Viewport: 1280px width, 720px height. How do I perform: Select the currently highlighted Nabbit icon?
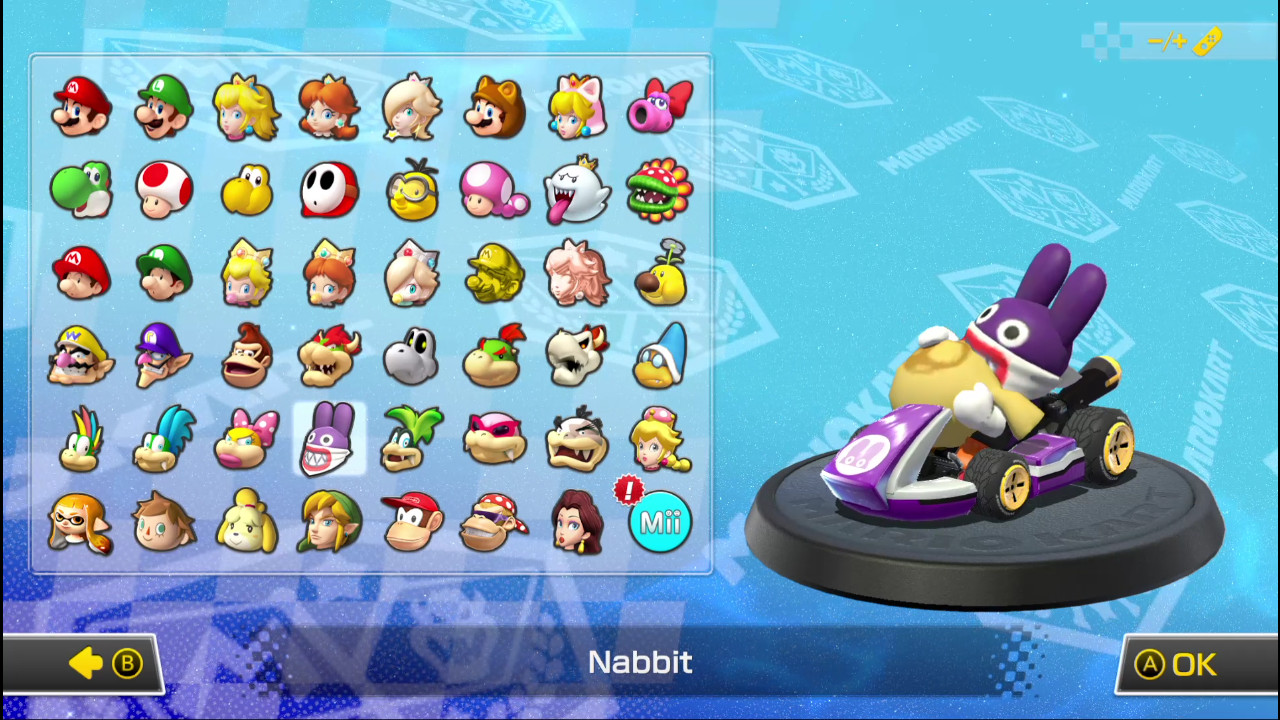329,438
